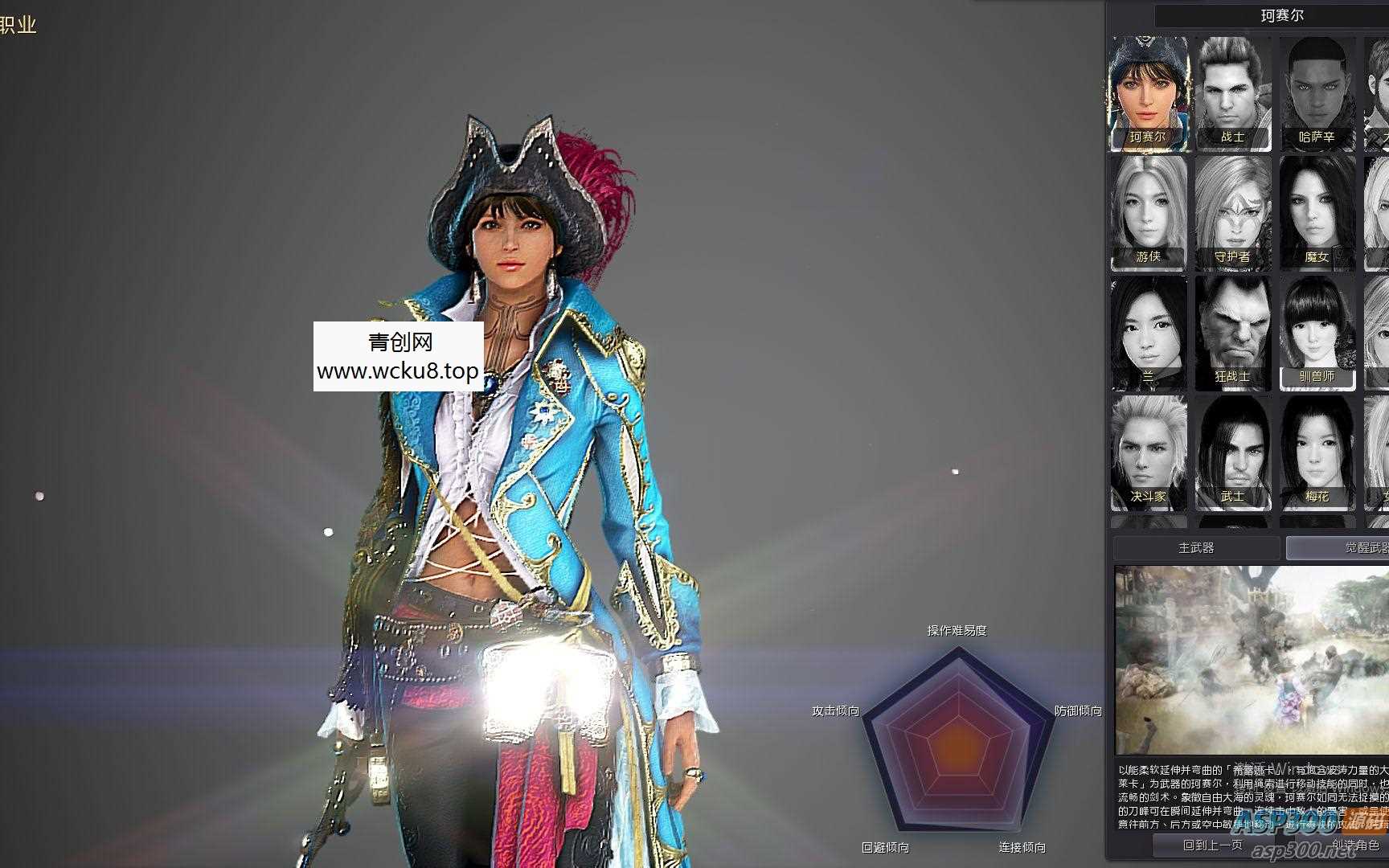Choose the 战士 warrior class
1389x868 pixels.
point(1232,92)
